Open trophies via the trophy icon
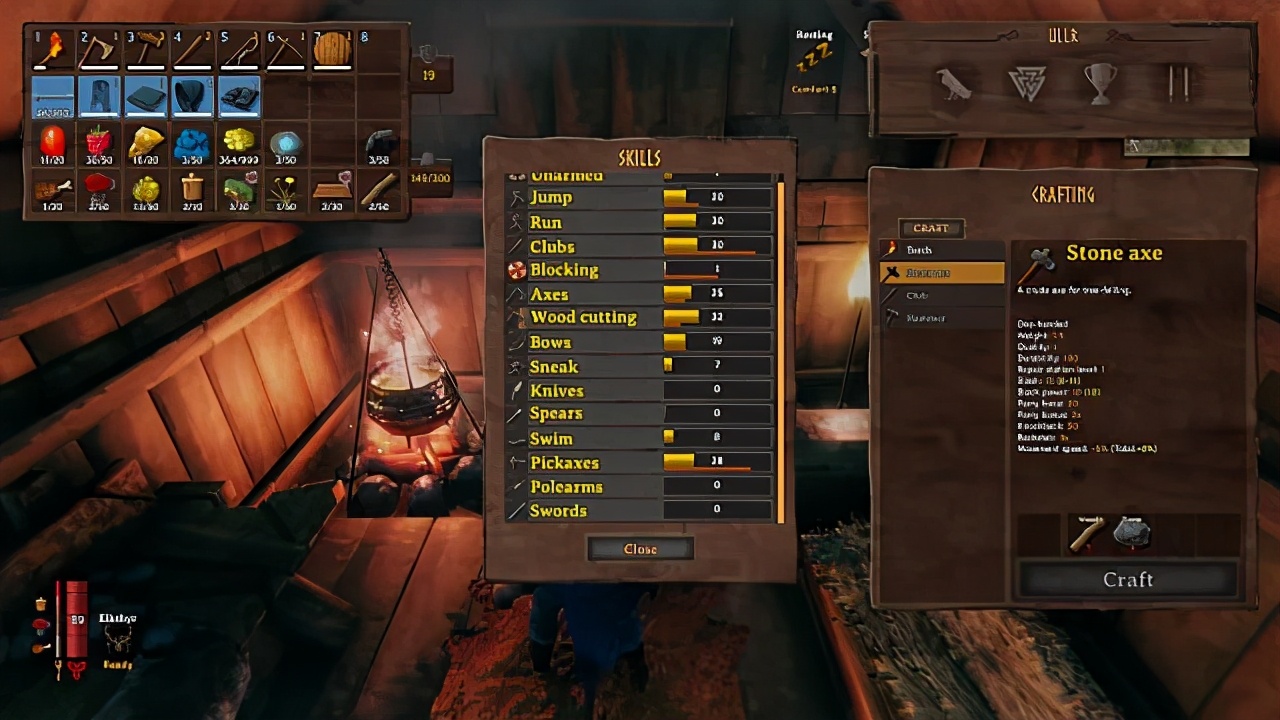Image resolution: width=1280 pixels, height=720 pixels. click(1099, 85)
